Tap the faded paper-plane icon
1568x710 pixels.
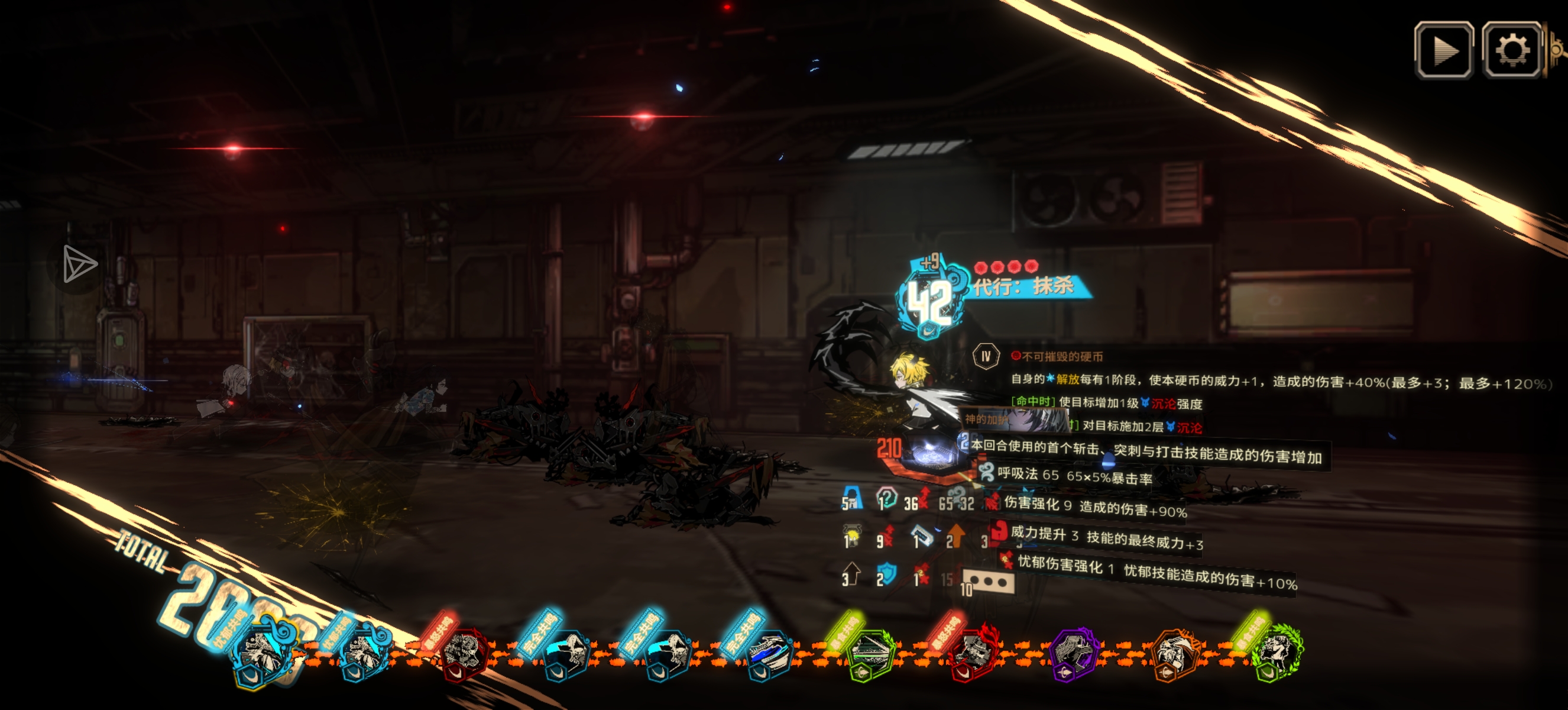80,264
